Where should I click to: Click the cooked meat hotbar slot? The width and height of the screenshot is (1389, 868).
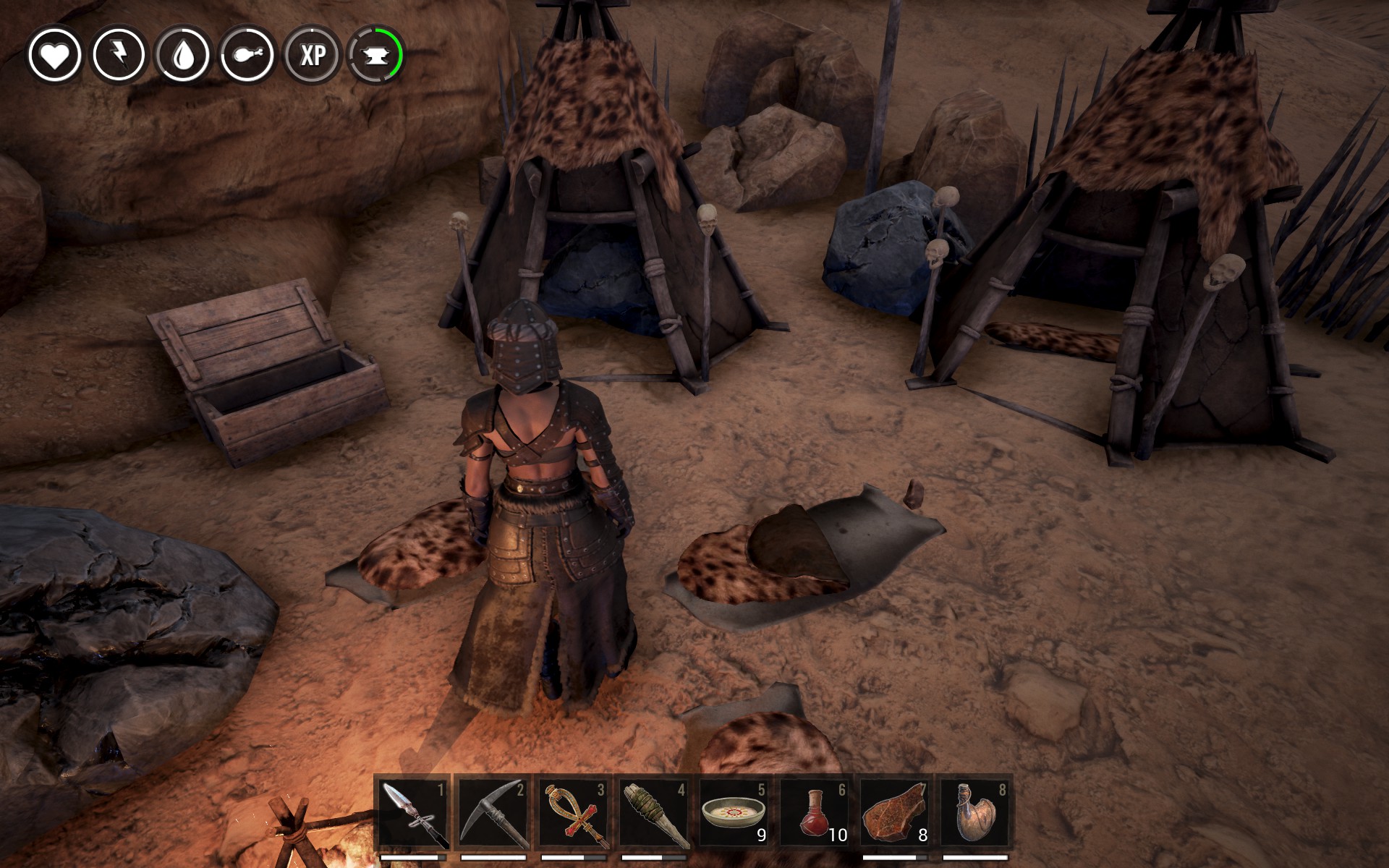tap(895, 813)
